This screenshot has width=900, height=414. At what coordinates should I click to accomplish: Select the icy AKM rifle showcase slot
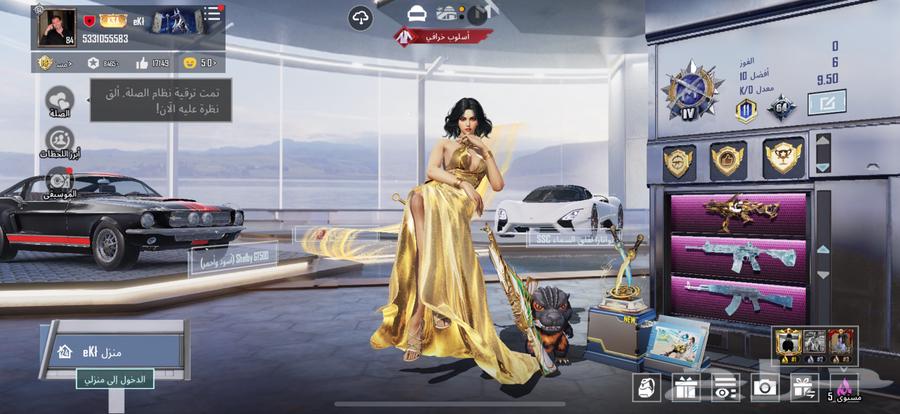point(740,299)
